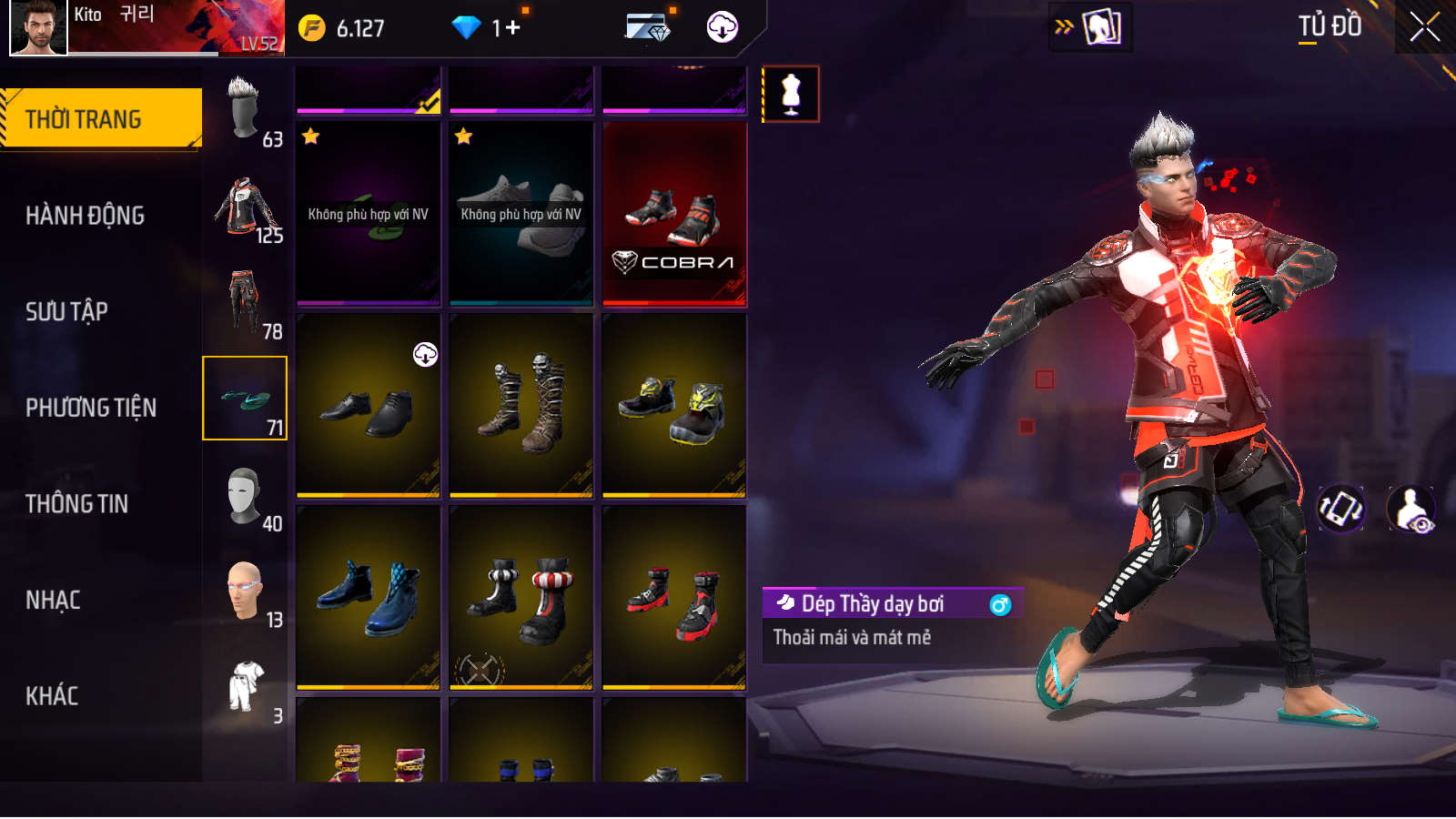Image resolution: width=1456 pixels, height=819 pixels.
Task: Go to the SƯU TẬP section
Action: pos(66,311)
